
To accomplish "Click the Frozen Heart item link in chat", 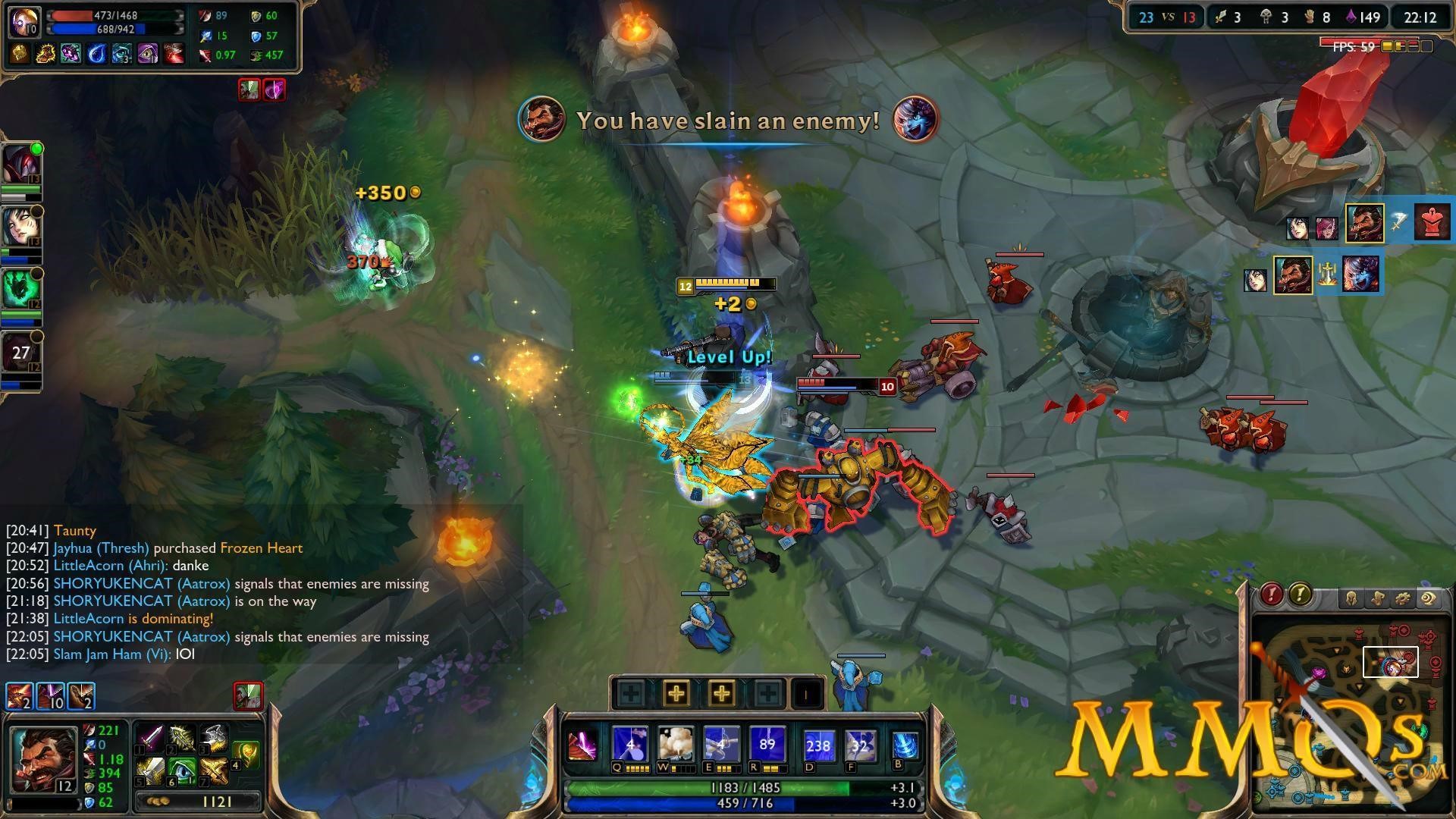I will point(261,548).
